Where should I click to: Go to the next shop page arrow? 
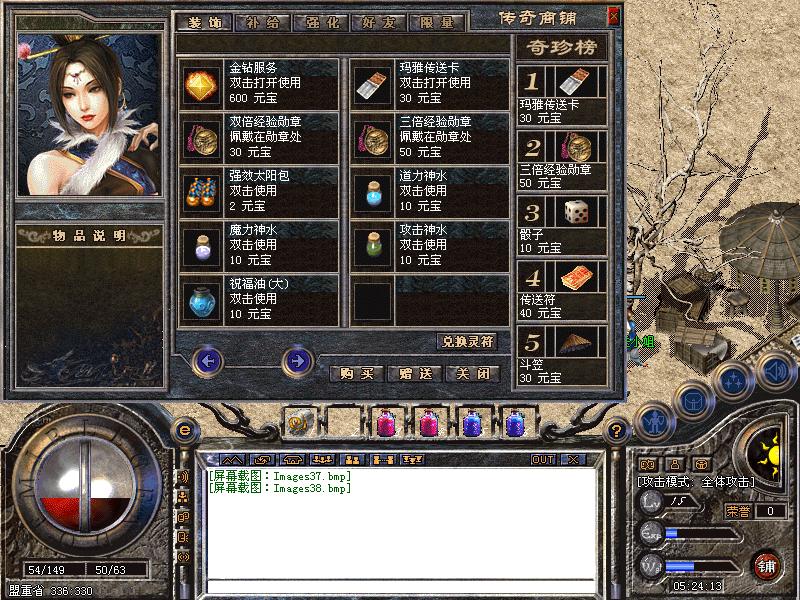[x=297, y=360]
